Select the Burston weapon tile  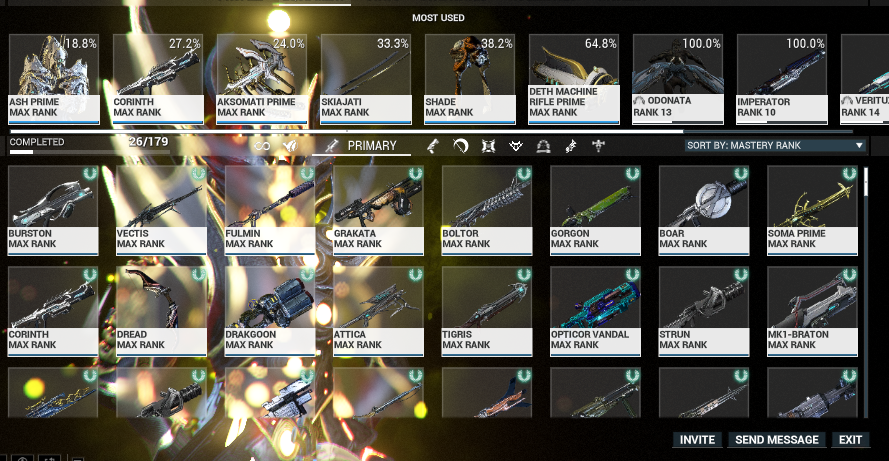tap(53, 208)
